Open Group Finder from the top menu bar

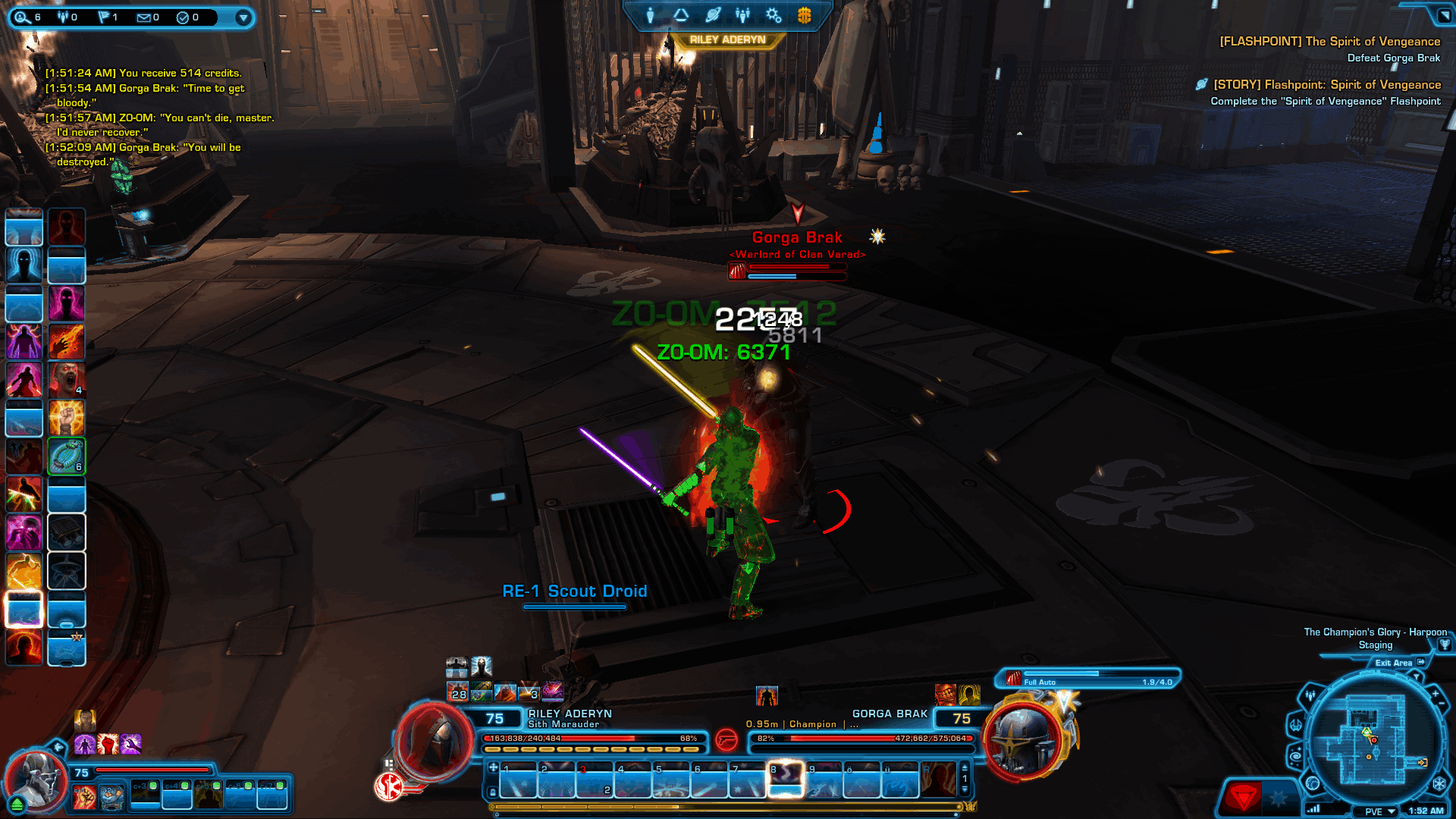tap(742, 14)
